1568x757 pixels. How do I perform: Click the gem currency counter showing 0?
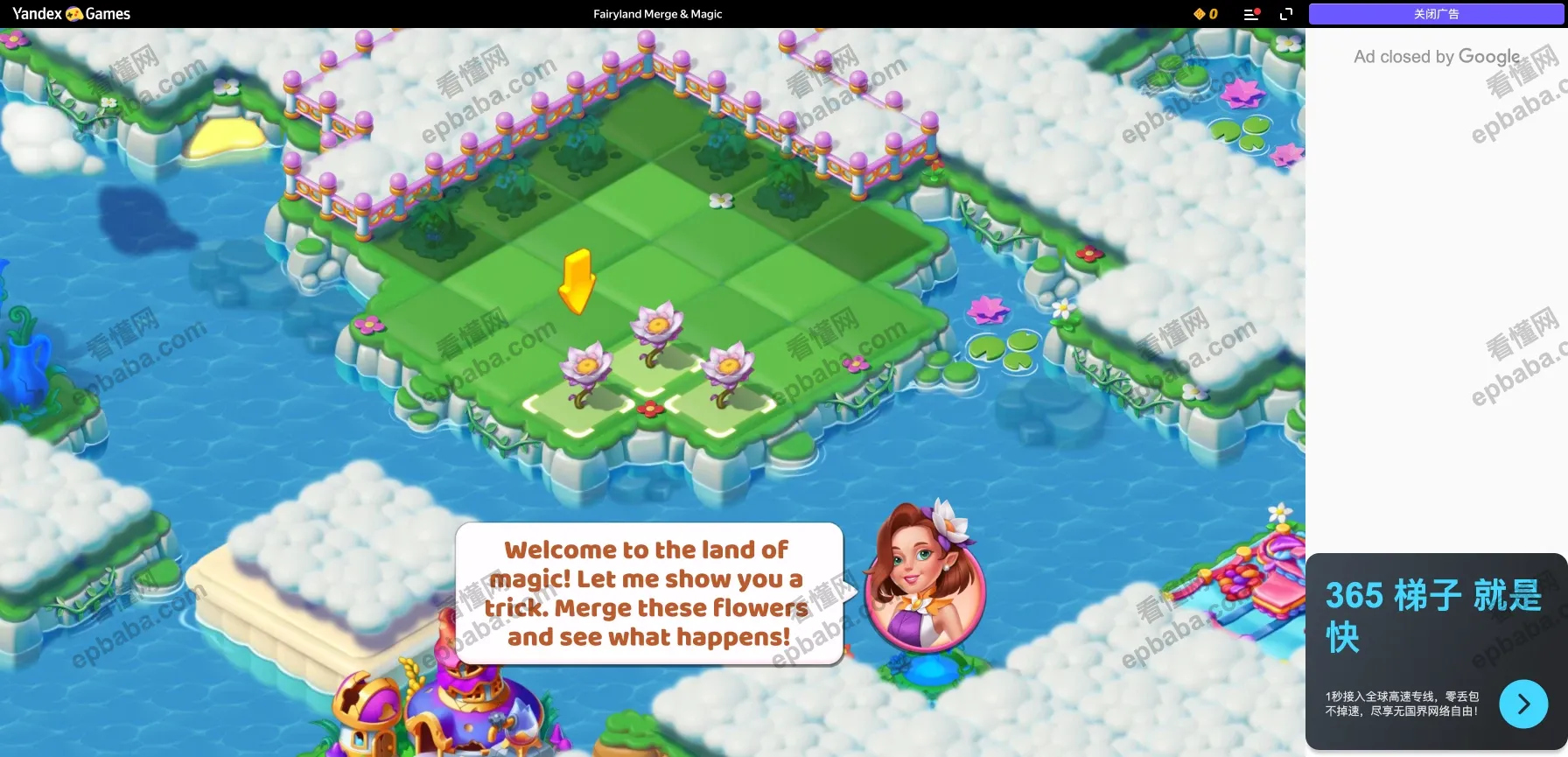point(1206,14)
